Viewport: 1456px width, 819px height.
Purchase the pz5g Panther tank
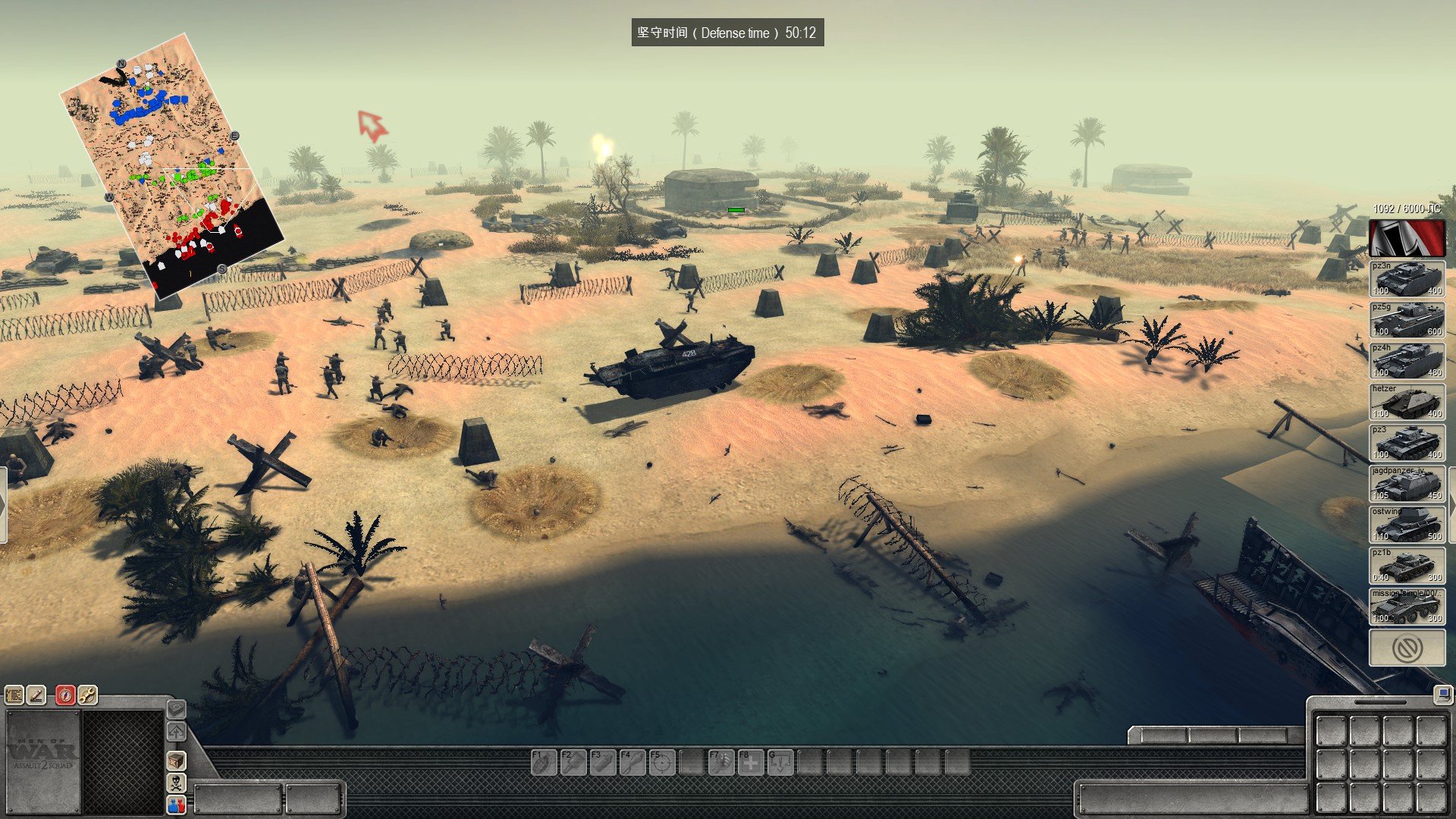pos(1407,319)
